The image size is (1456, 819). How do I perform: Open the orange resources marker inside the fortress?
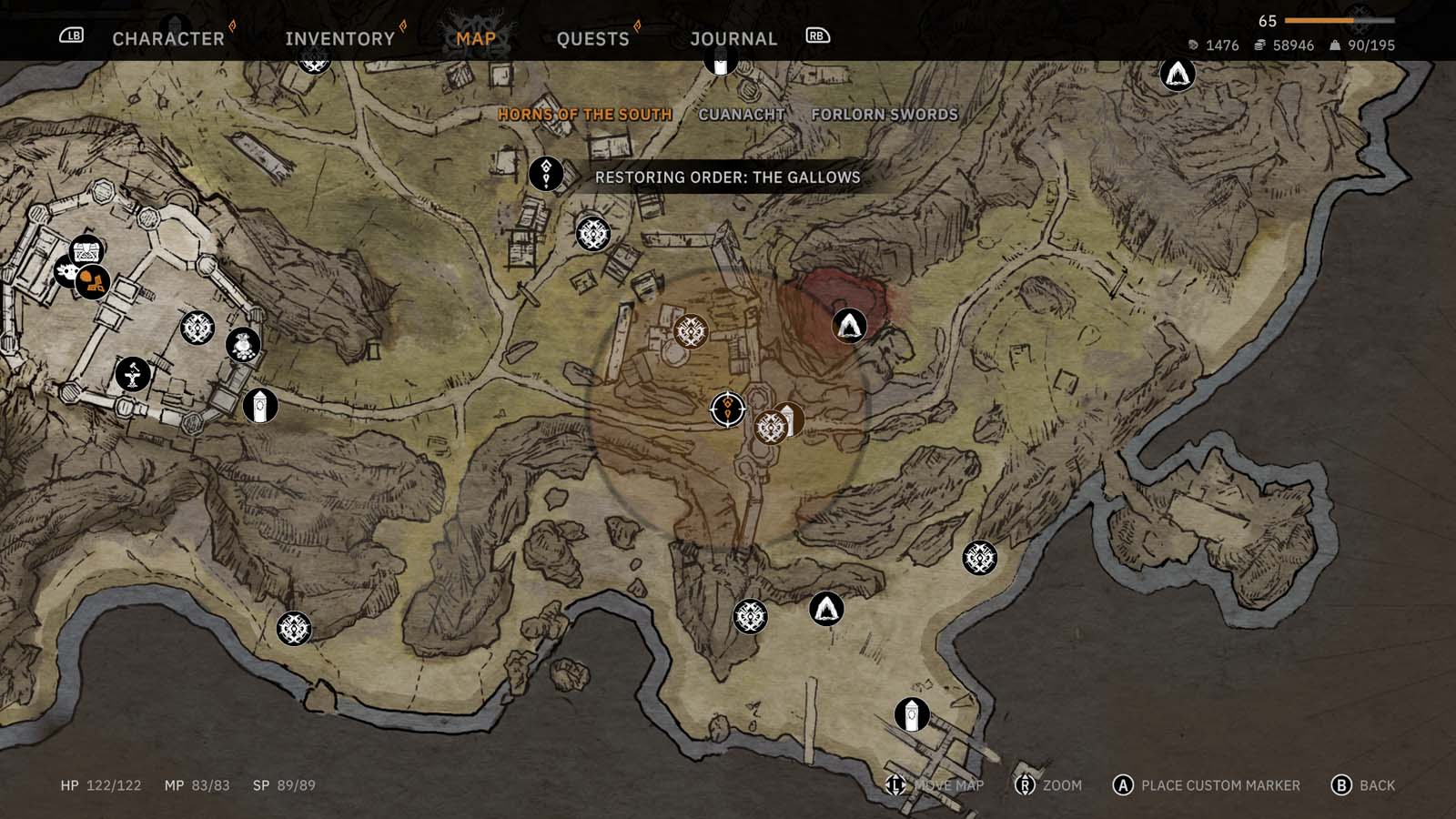(93, 281)
